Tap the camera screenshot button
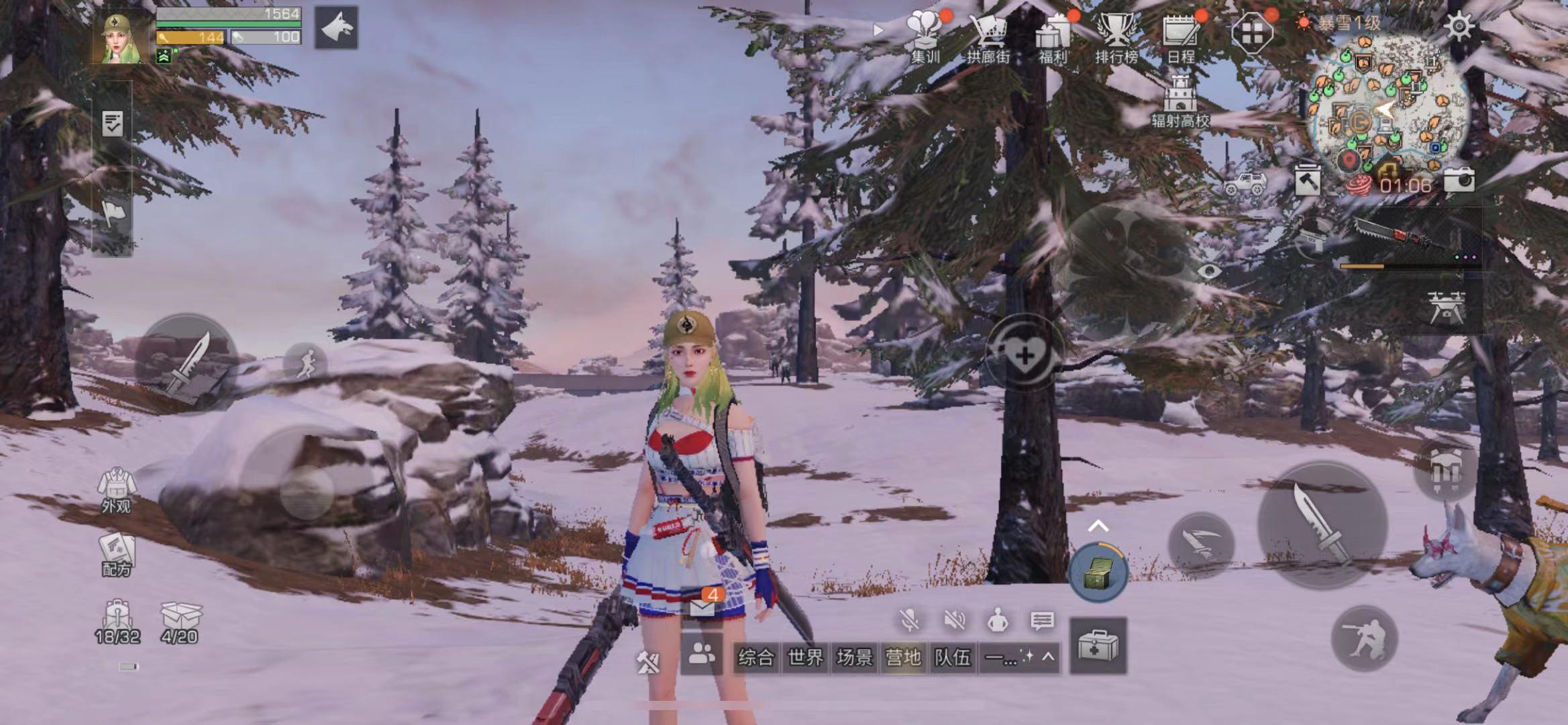This screenshot has width=1568, height=725. click(x=1459, y=180)
